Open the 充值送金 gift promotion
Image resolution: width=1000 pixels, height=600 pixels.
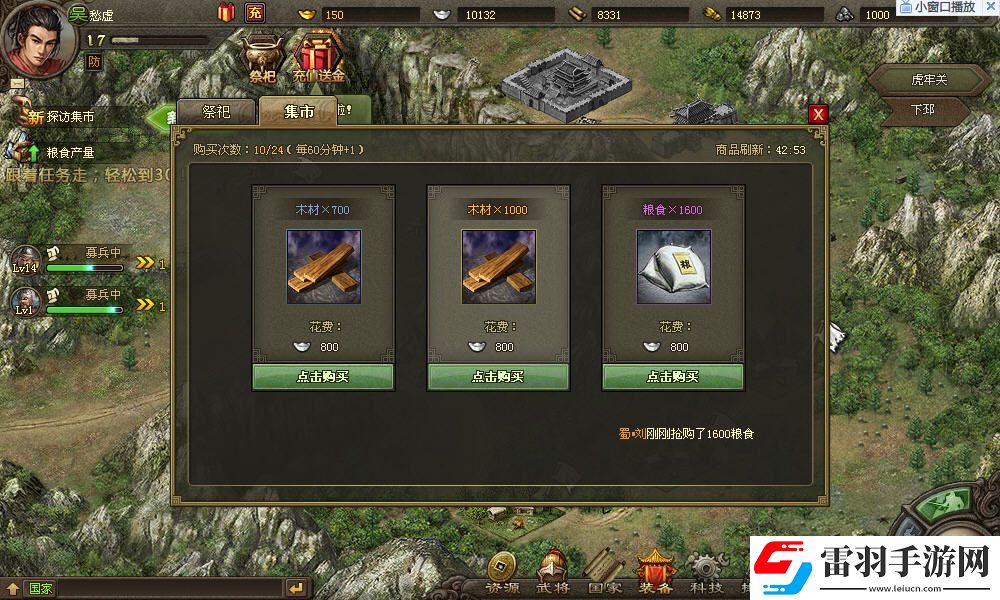[x=318, y=55]
